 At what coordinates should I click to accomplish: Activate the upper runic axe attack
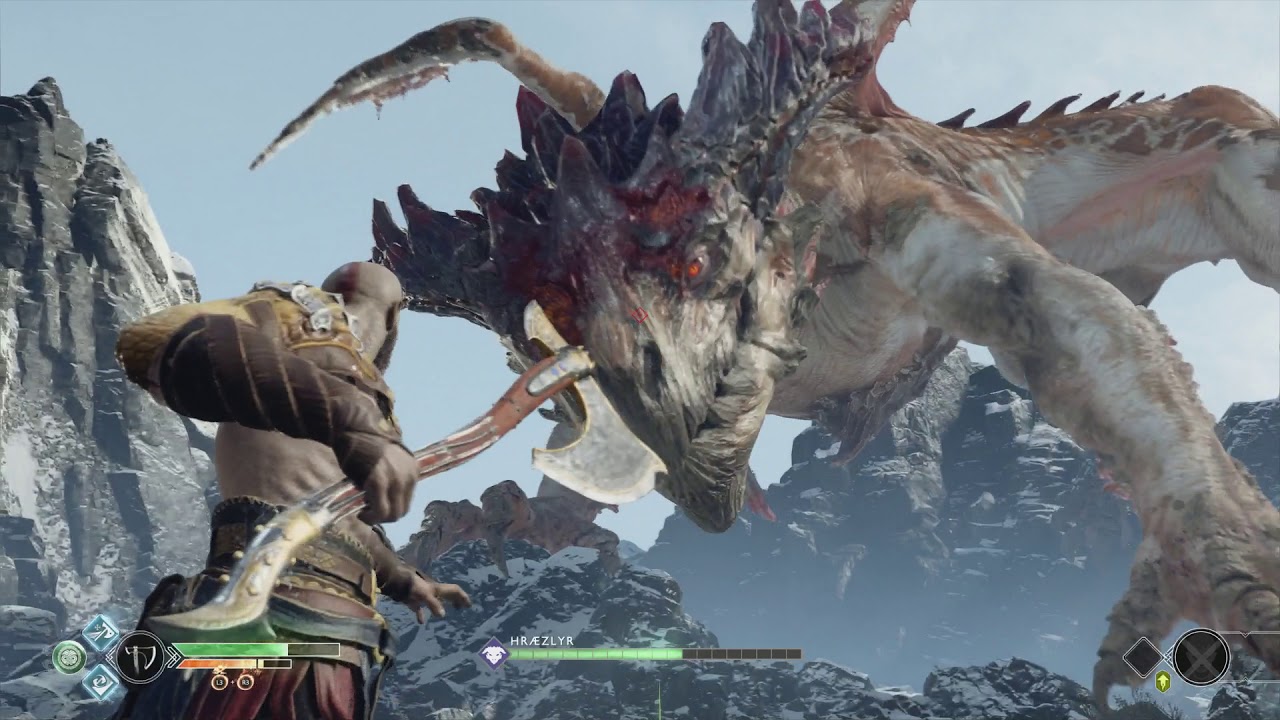pos(101,632)
